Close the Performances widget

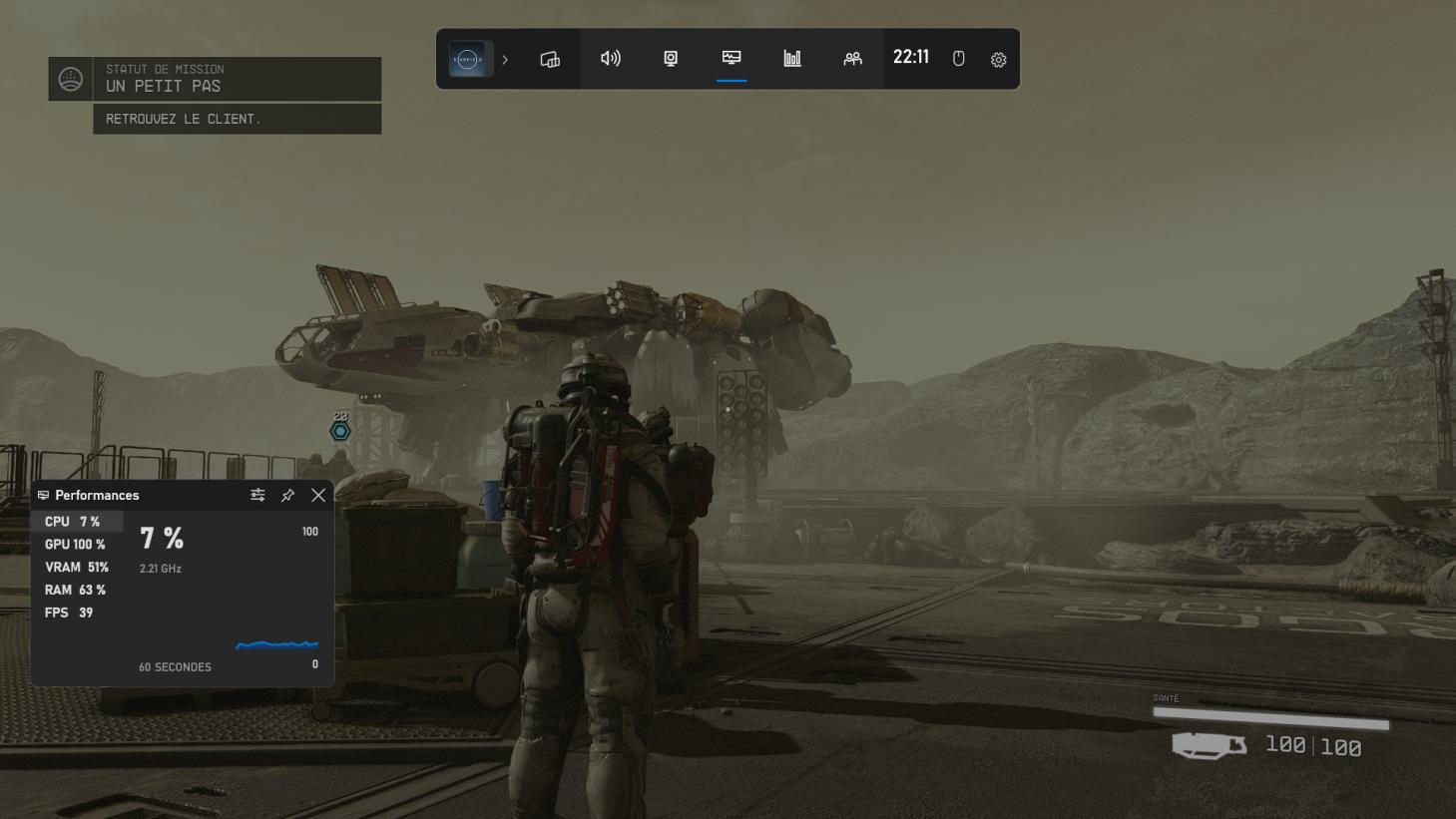(318, 495)
